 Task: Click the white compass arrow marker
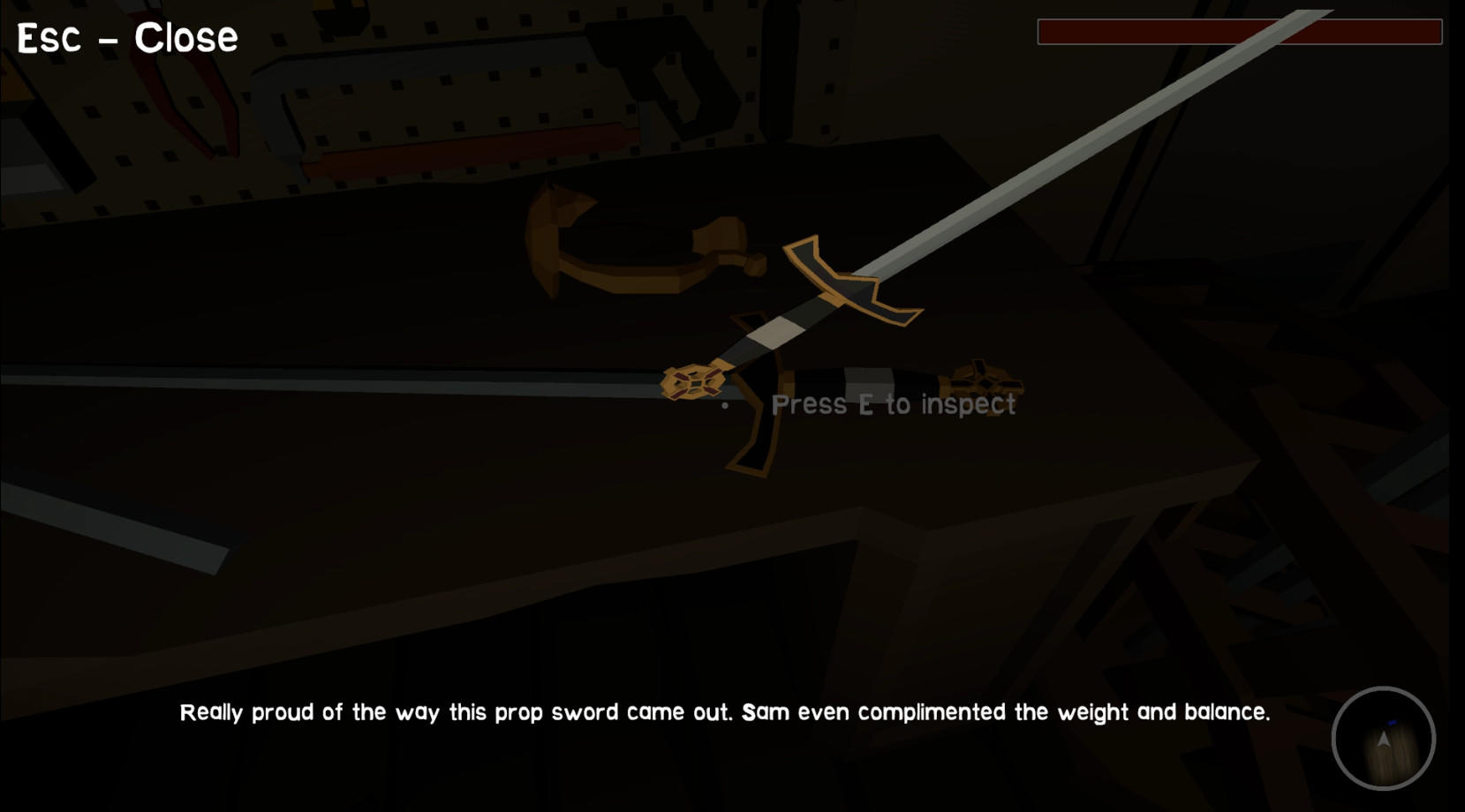pyautogui.click(x=1382, y=740)
